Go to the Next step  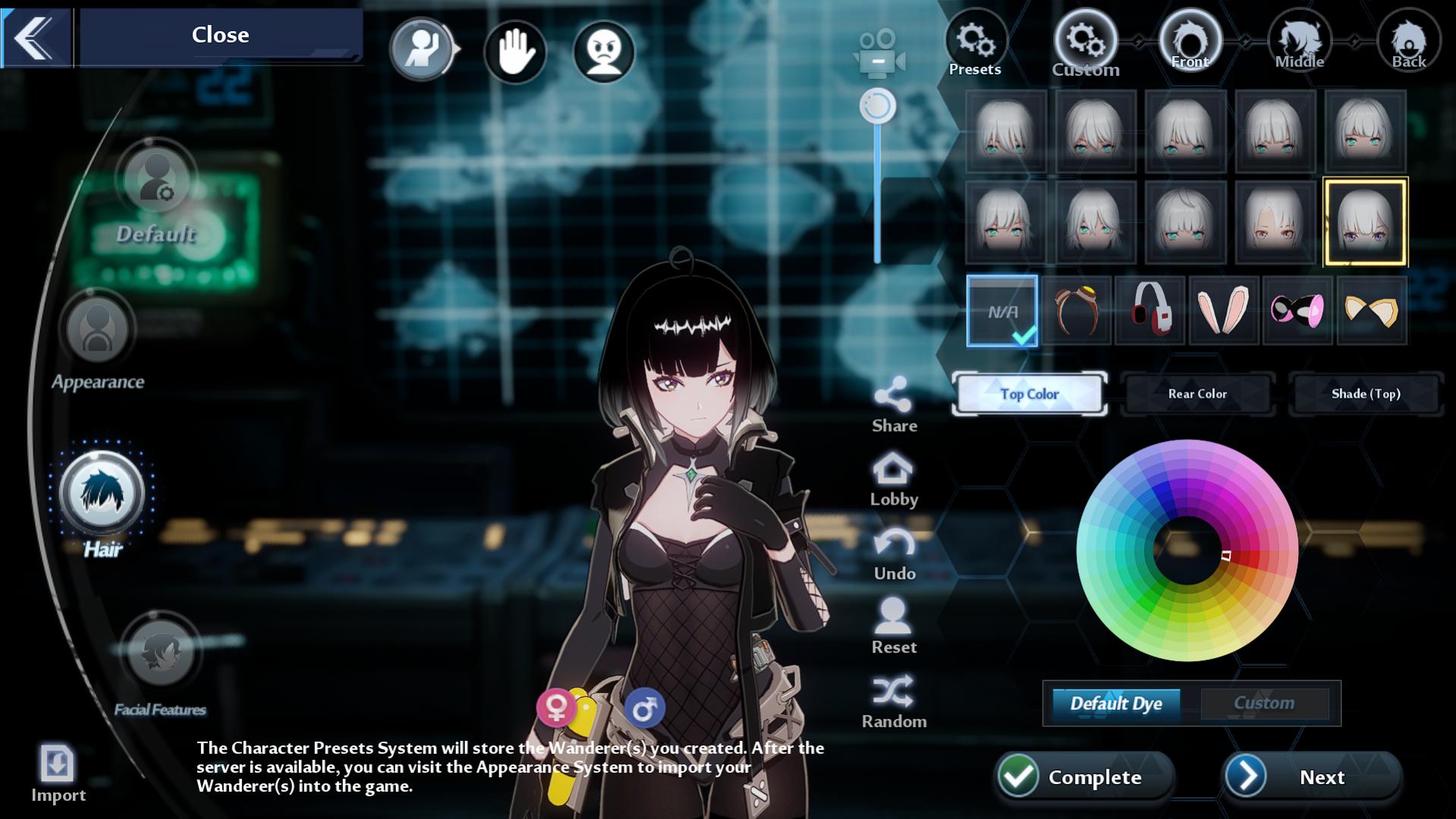pyautogui.click(x=1311, y=776)
